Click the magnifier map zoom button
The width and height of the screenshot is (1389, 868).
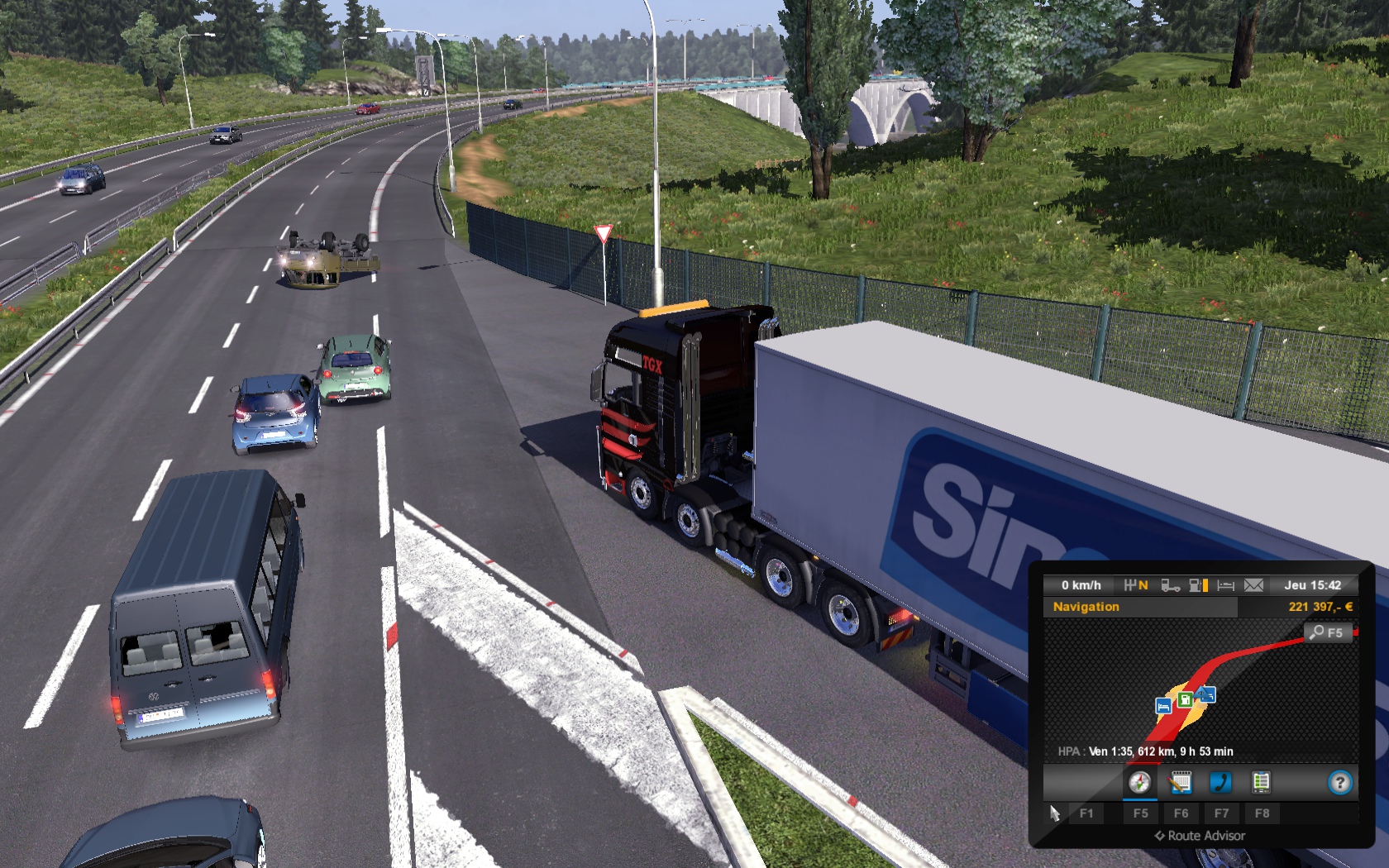(x=1328, y=633)
